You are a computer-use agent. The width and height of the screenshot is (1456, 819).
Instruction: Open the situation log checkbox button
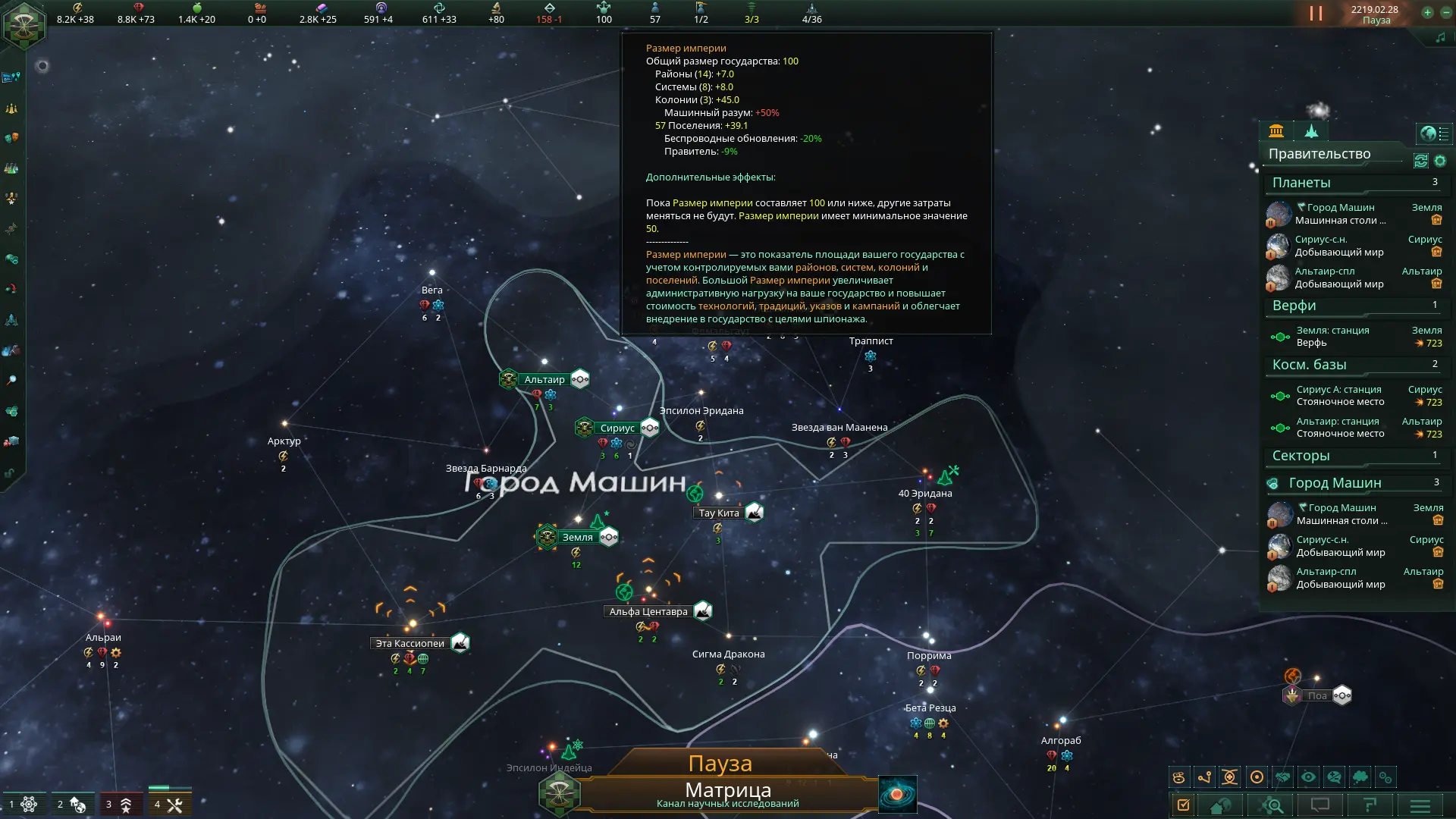click(1183, 805)
